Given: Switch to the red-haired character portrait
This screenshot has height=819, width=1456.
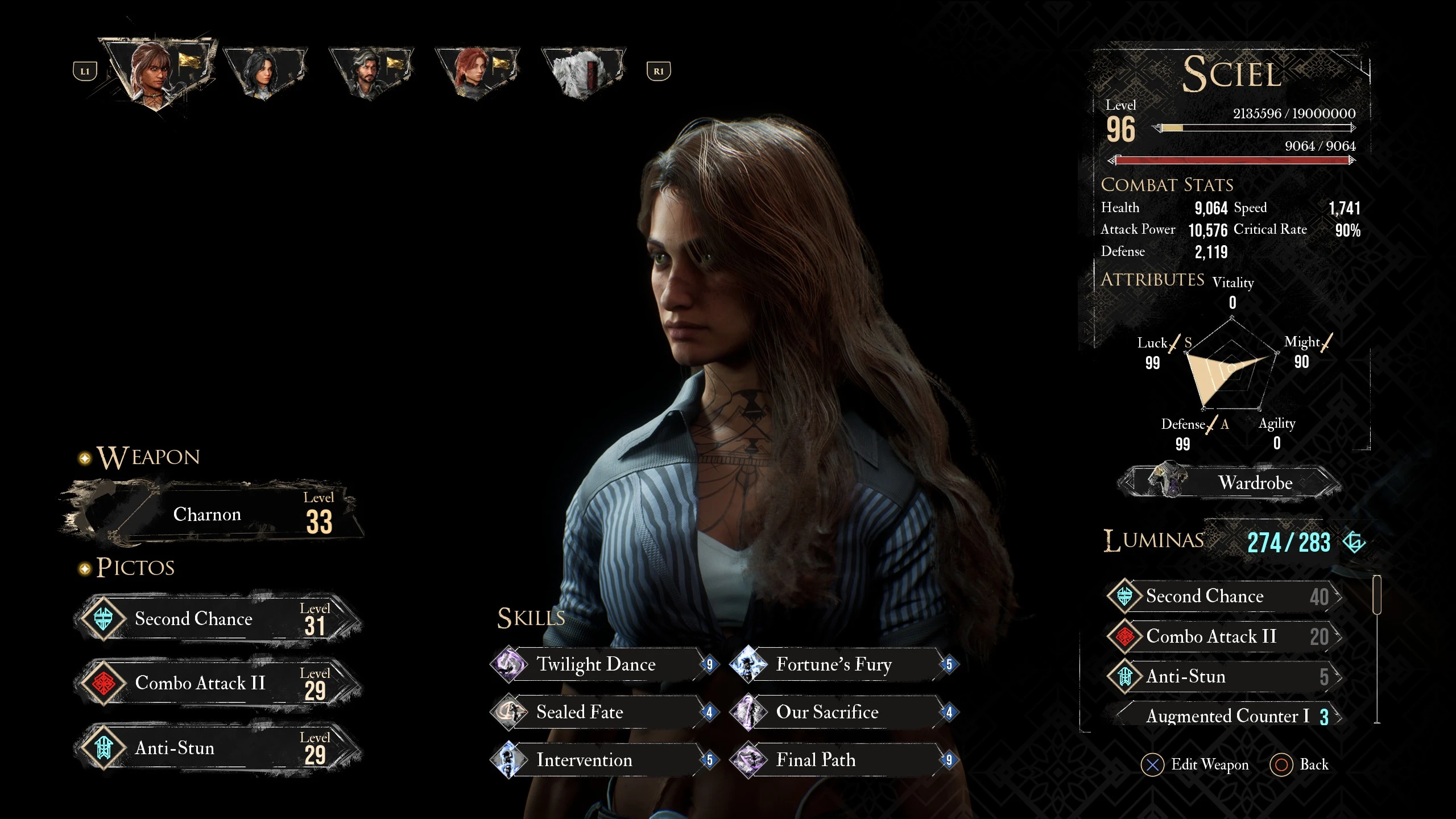Looking at the screenshot, I should click(477, 72).
